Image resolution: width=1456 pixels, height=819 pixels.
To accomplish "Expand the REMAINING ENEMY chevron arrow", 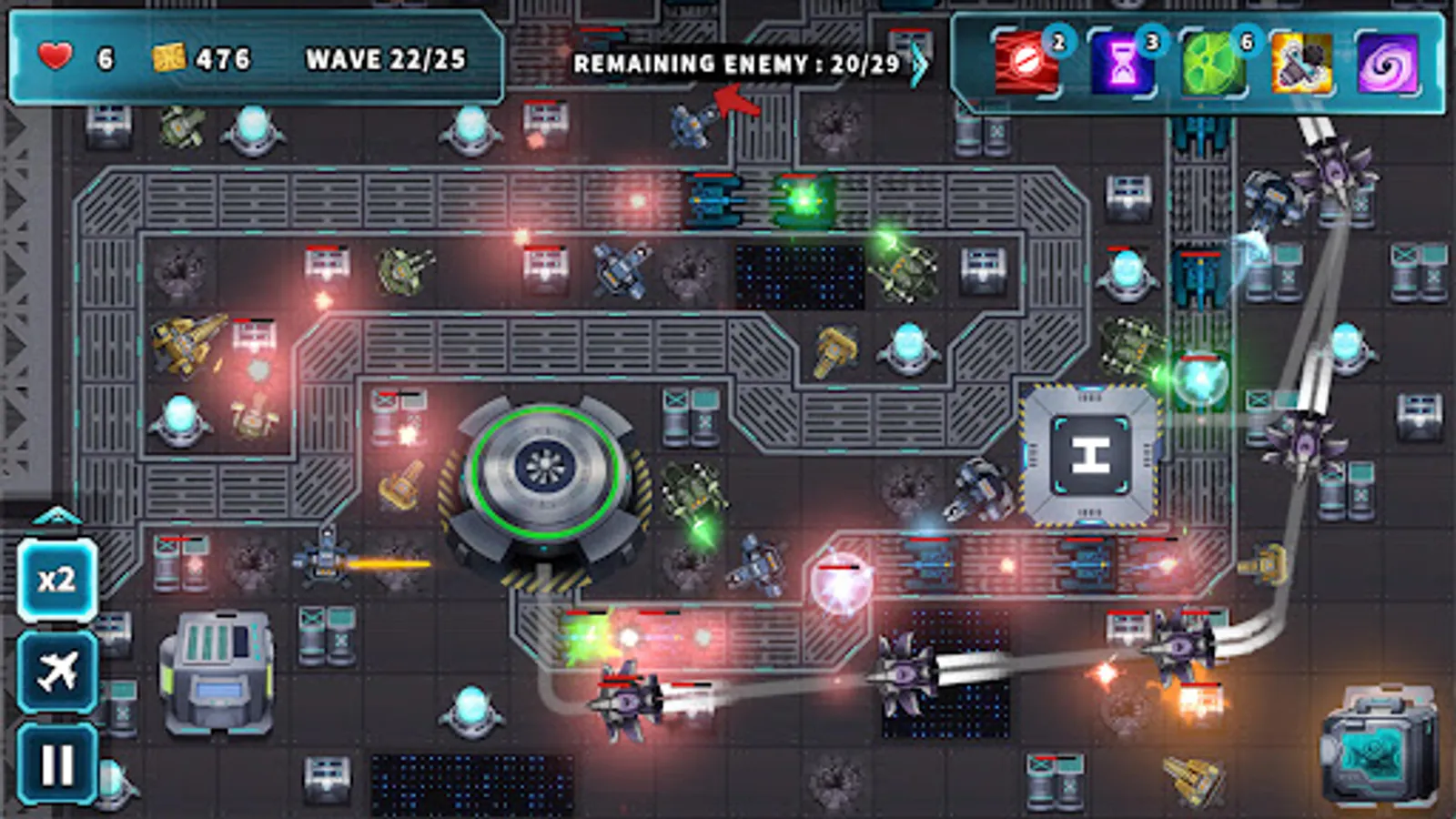I will tap(923, 64).
